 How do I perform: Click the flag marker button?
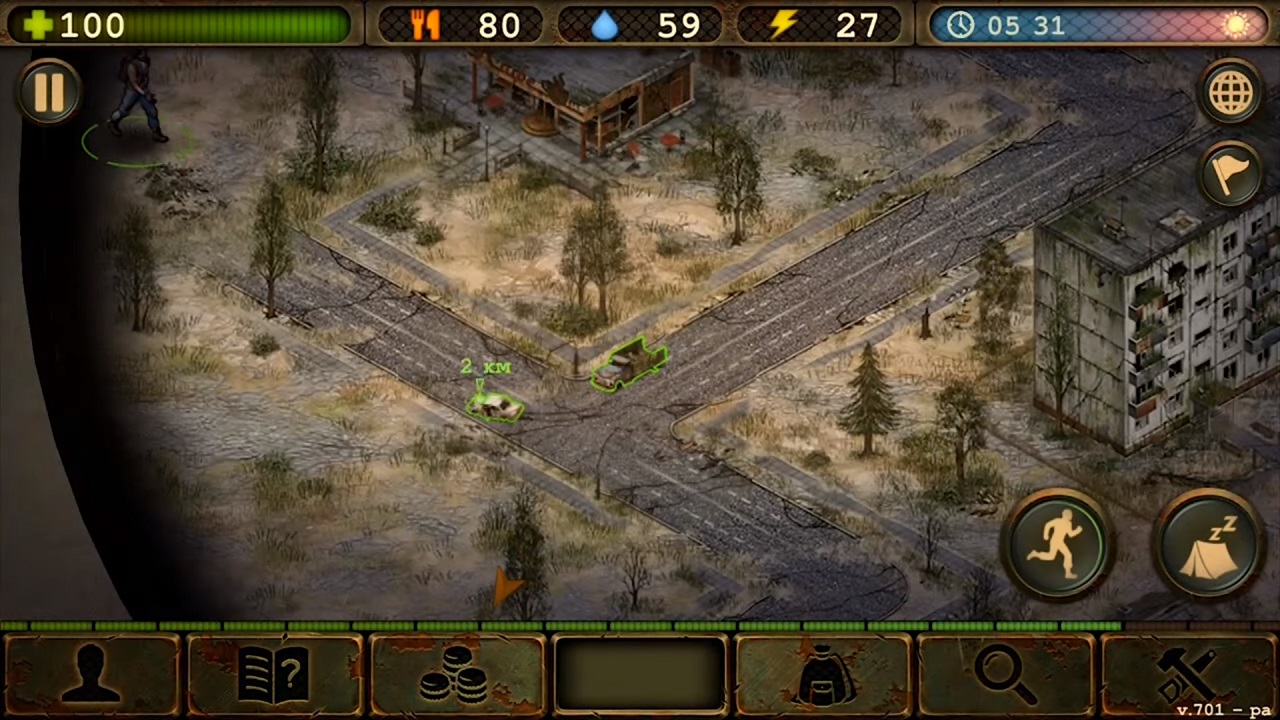coord(1231,175)
